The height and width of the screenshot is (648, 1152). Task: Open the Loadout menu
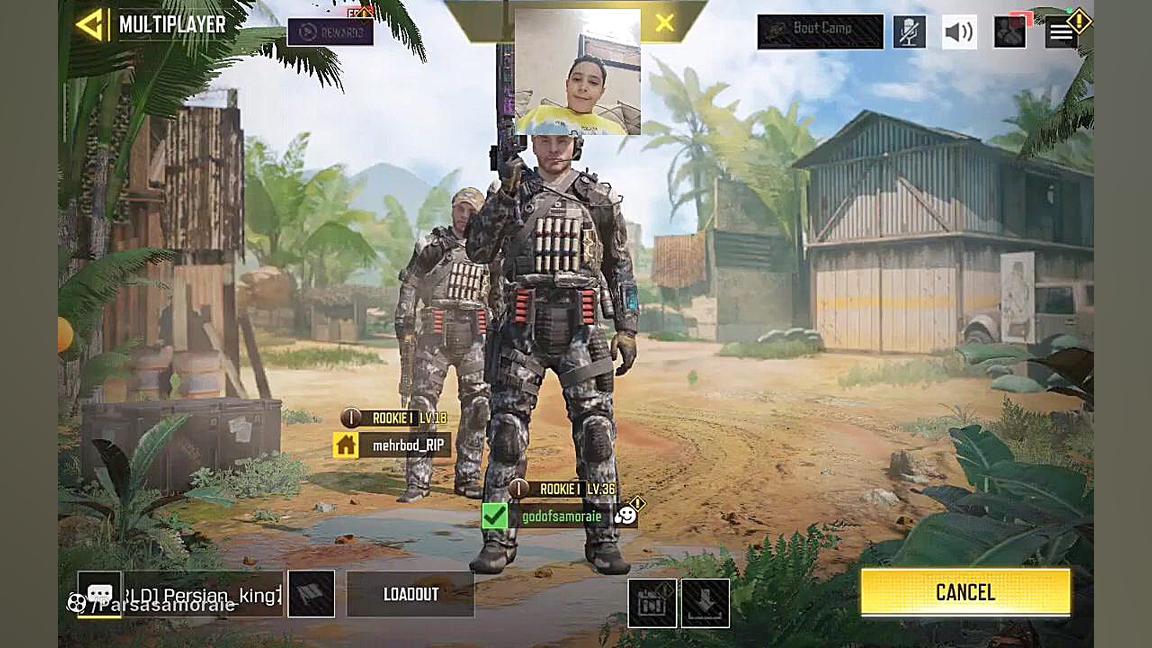coord(410,594)
